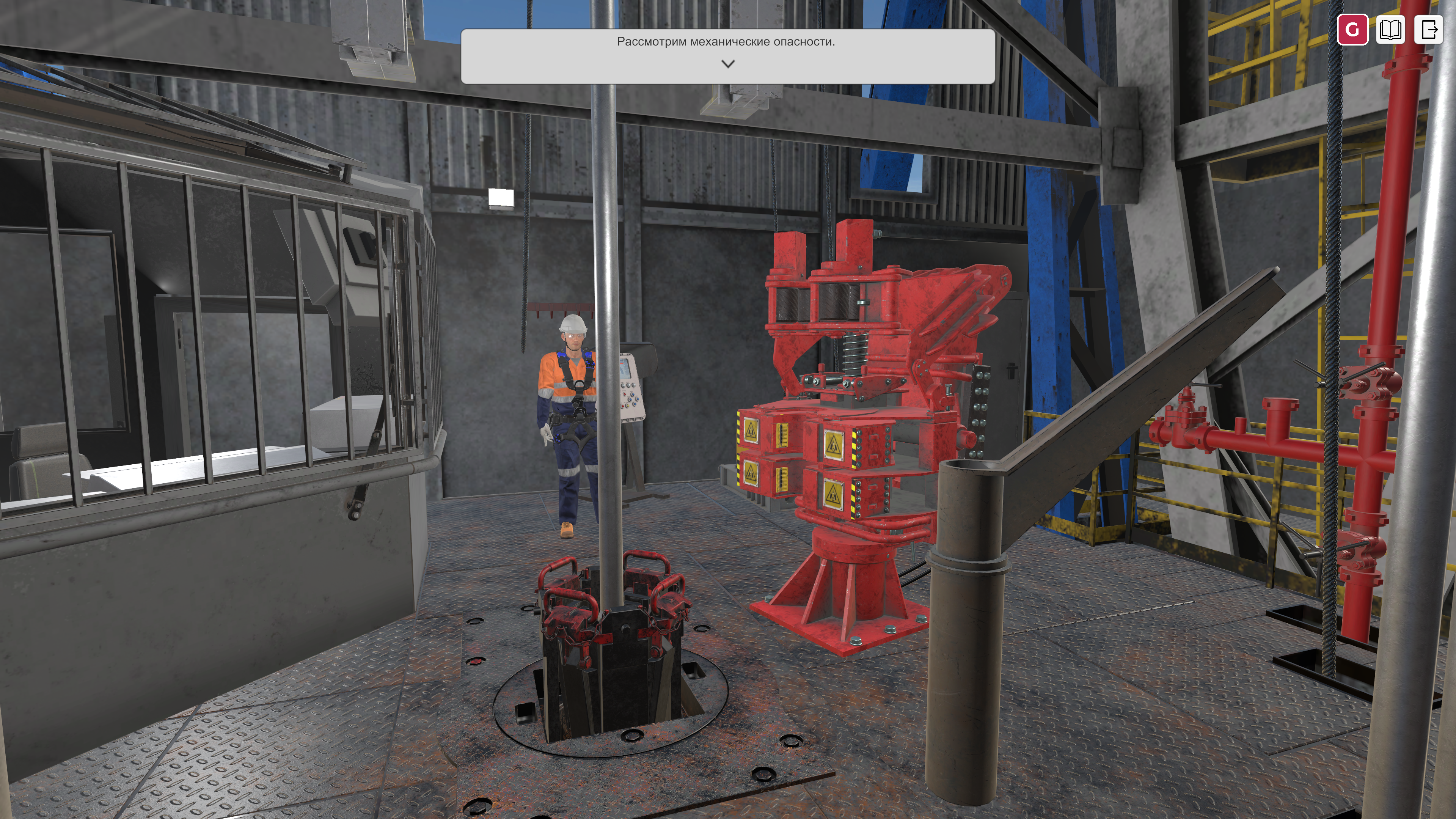Exit the simulation via door icon
Screen dimensions: 1456x819
(1429, 29)
